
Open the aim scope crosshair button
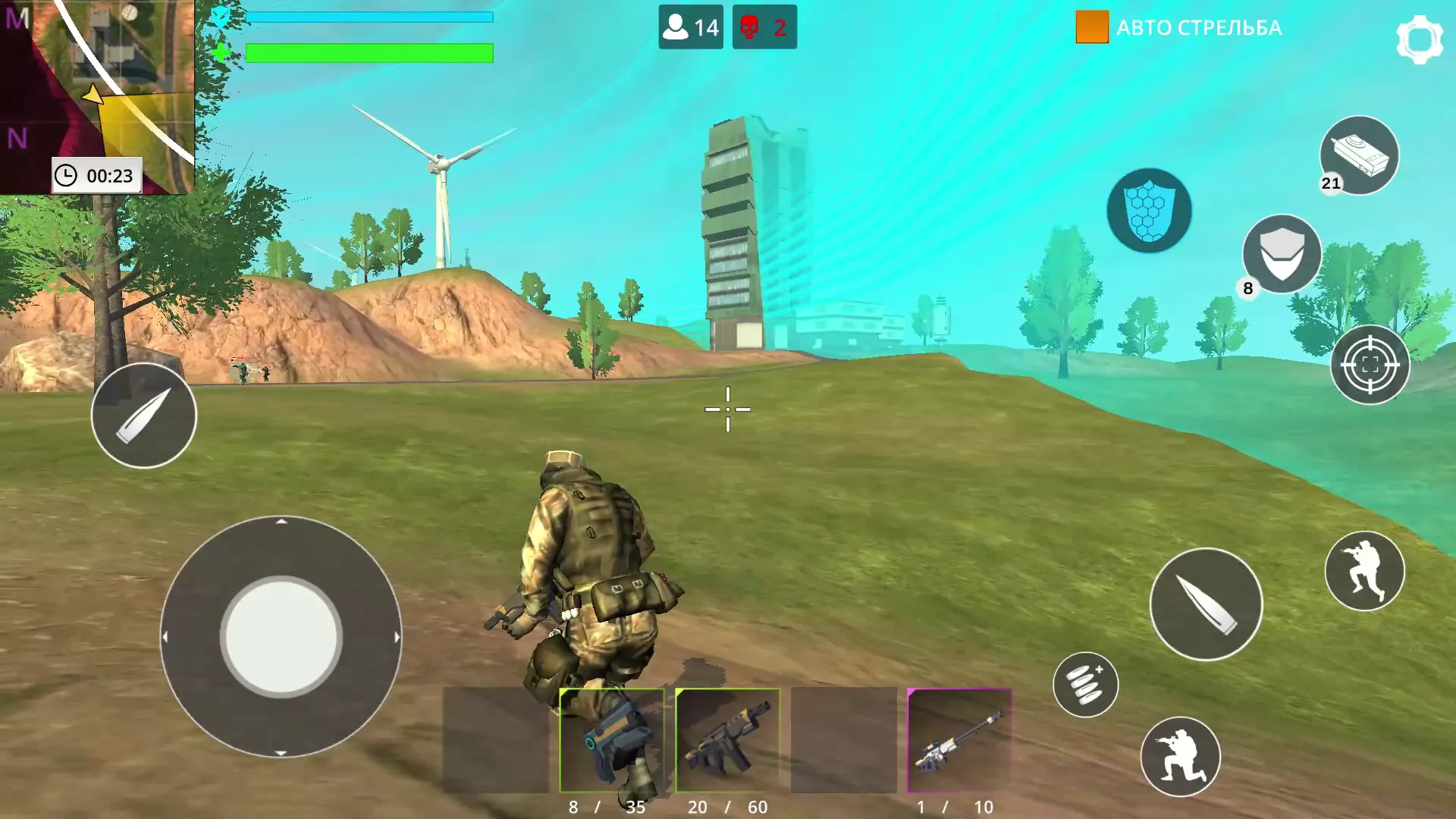(1369, 365)
